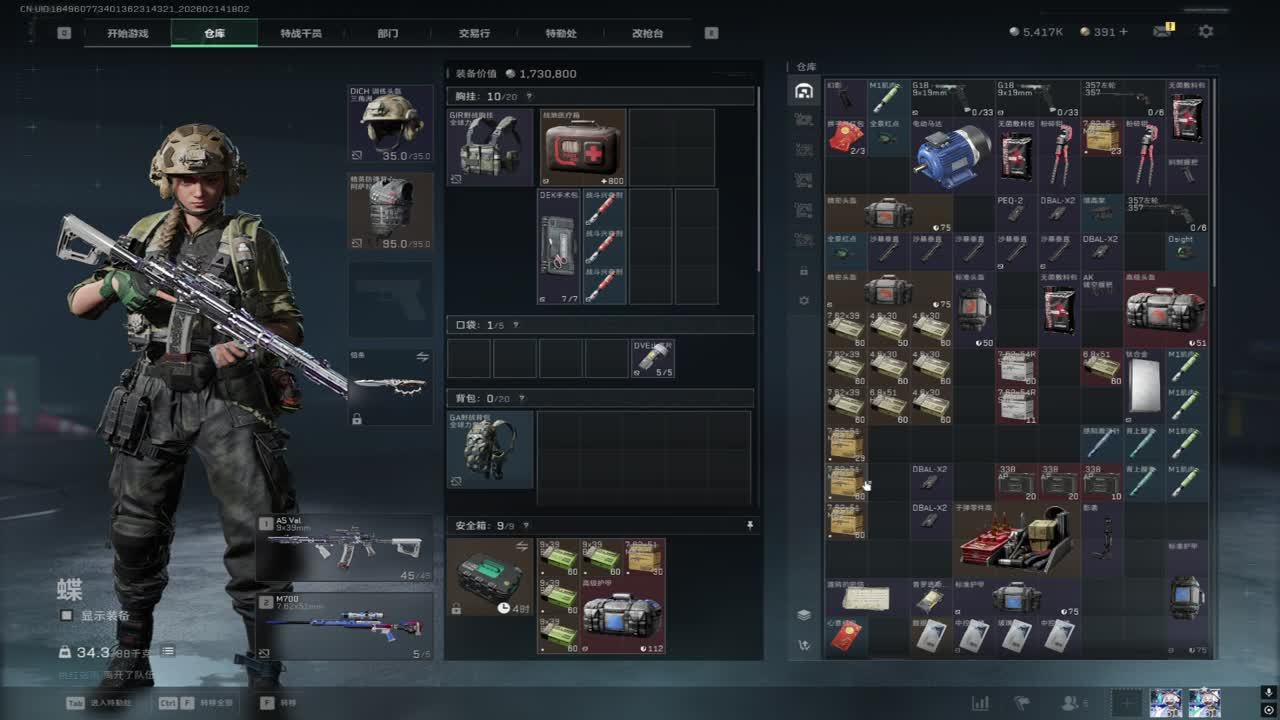Toggle the 显示装备 checkbox
The image size is (1280, 720).
click(x=67, y=616)
